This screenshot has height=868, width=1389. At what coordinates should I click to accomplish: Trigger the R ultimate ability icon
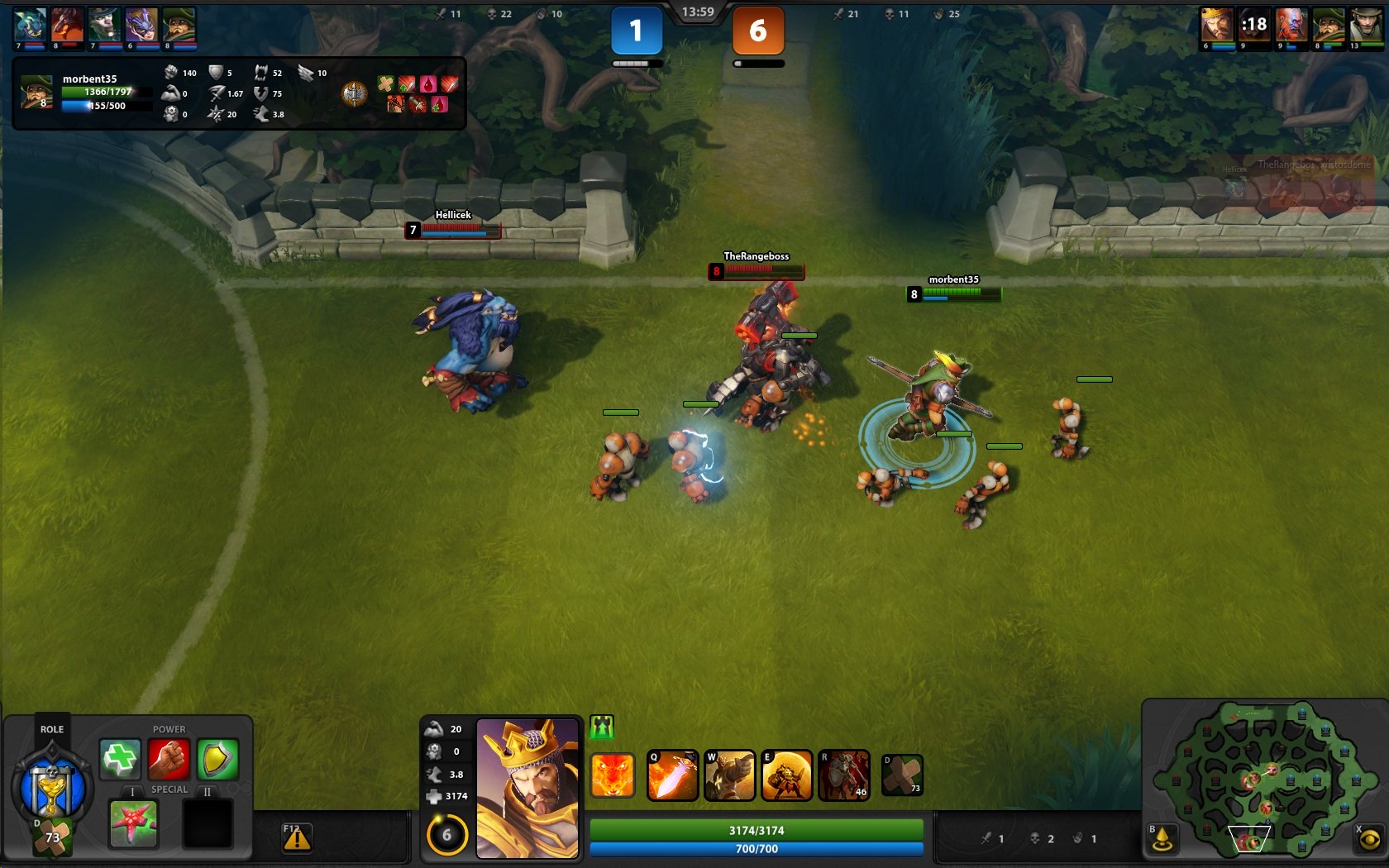843,775
